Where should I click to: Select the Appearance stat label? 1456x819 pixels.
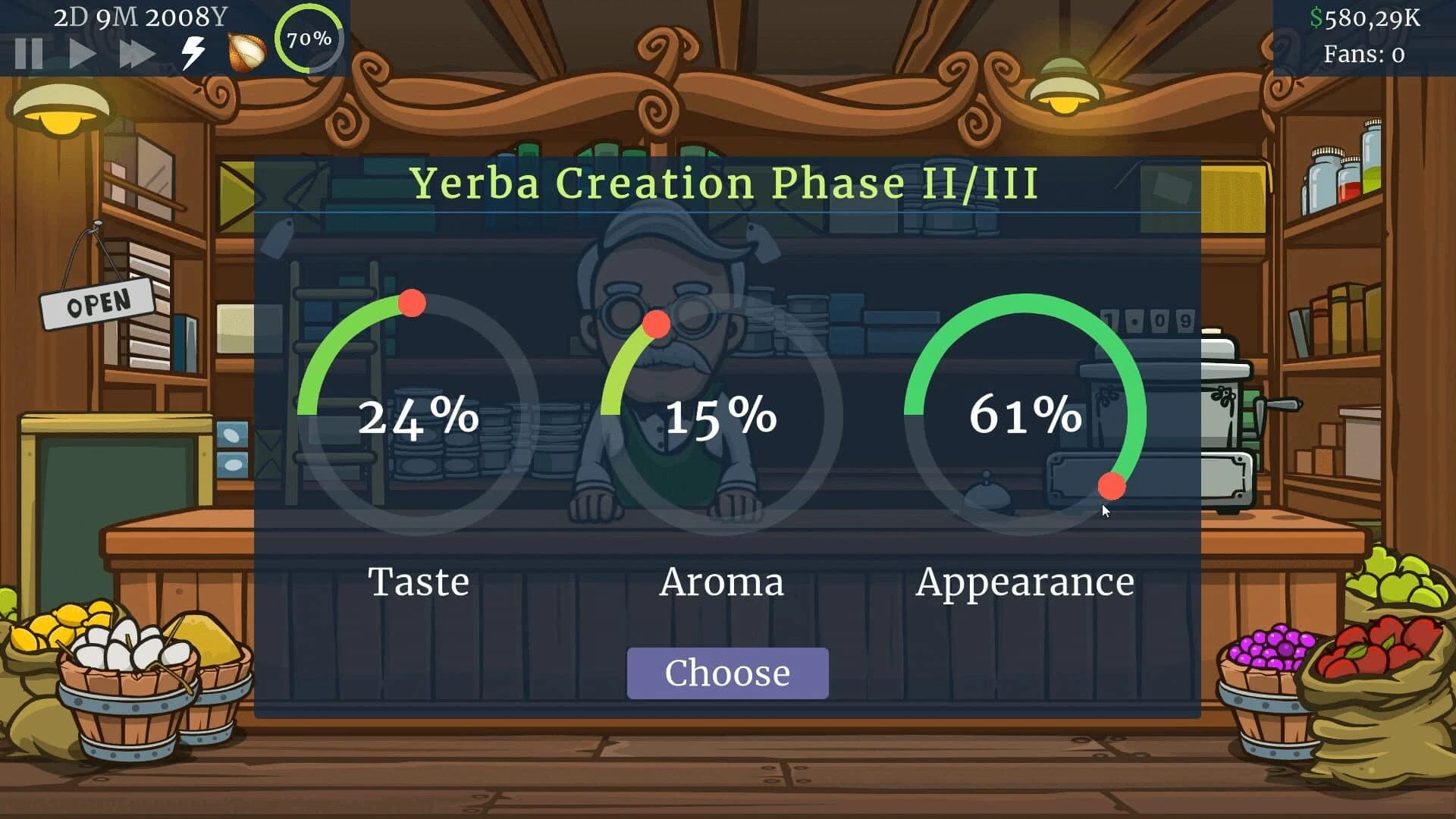click(1027, 582)
